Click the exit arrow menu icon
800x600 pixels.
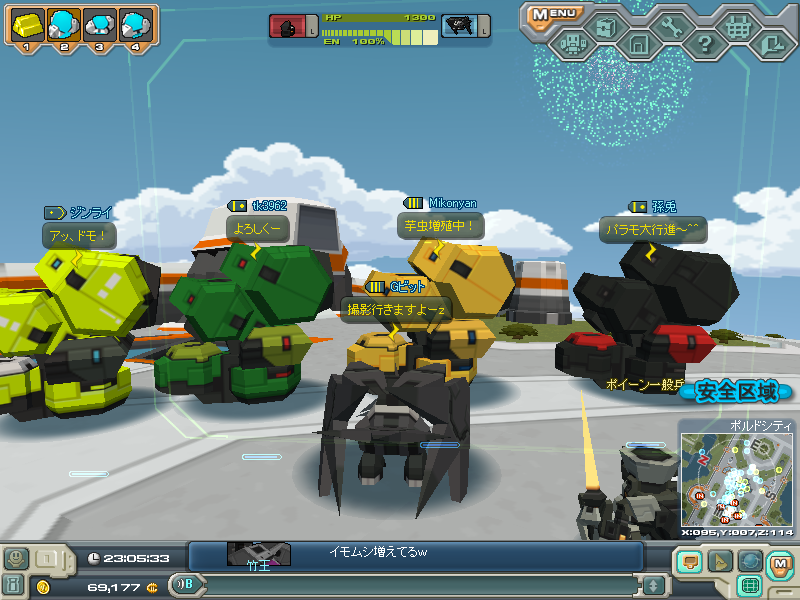pyautogui.click(x=771, y=43)
